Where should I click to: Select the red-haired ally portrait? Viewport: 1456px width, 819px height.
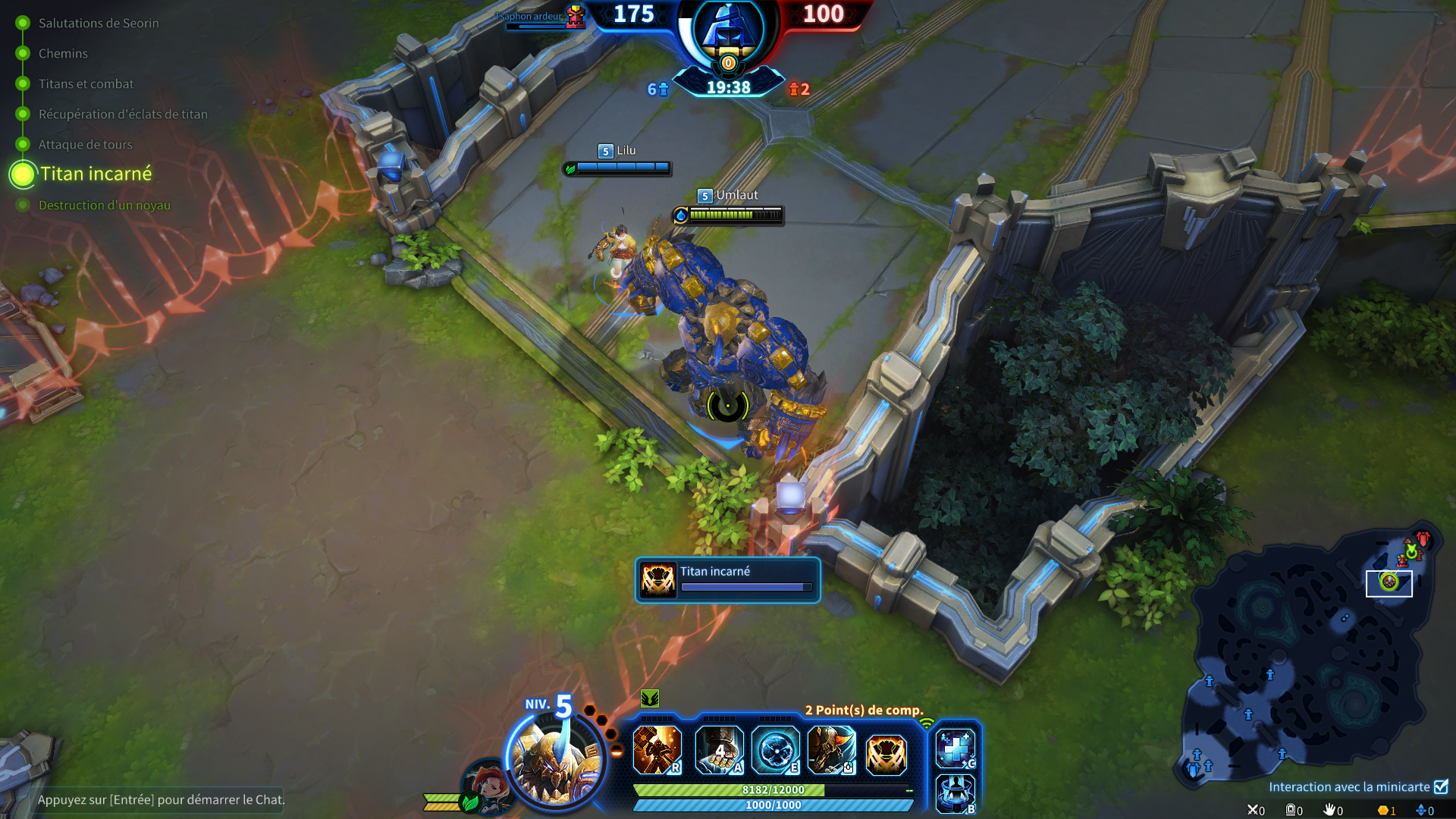(489, 786)
